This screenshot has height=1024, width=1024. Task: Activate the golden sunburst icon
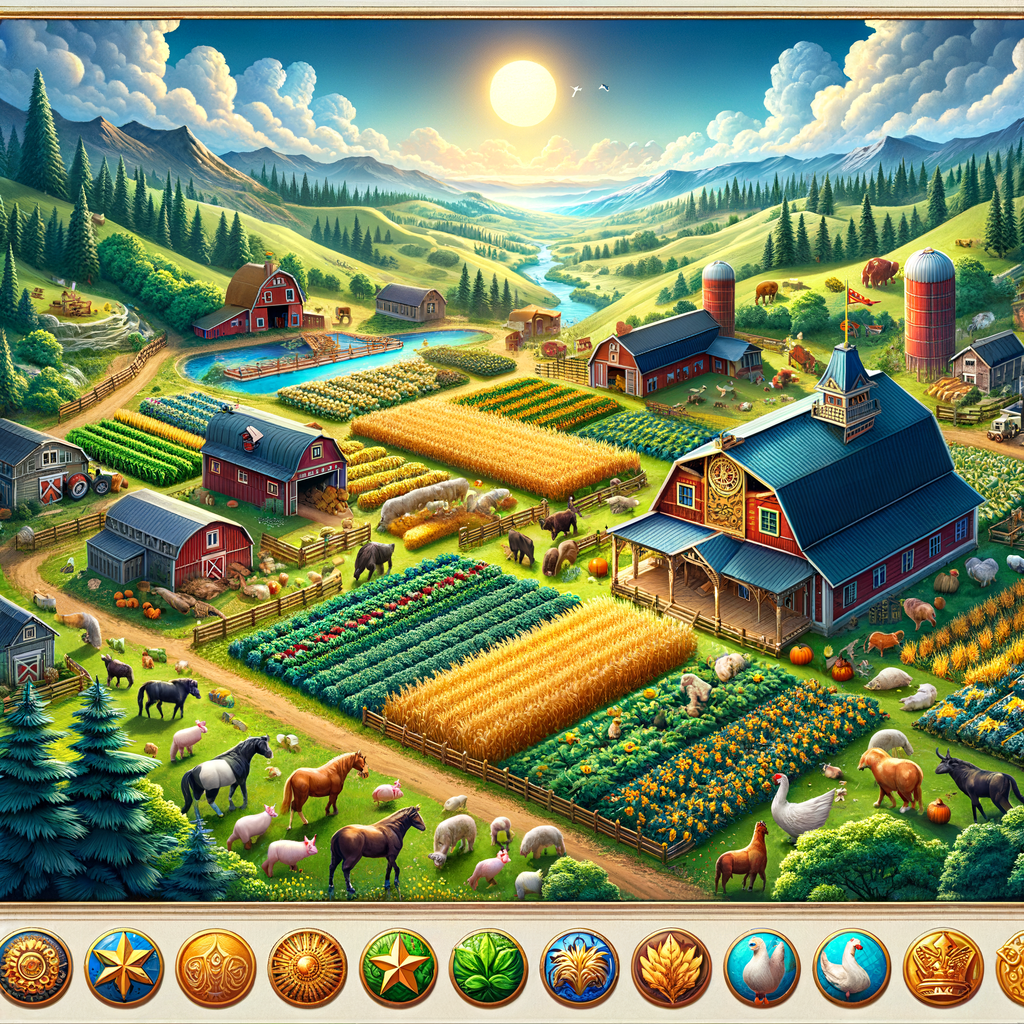[307, 967]
